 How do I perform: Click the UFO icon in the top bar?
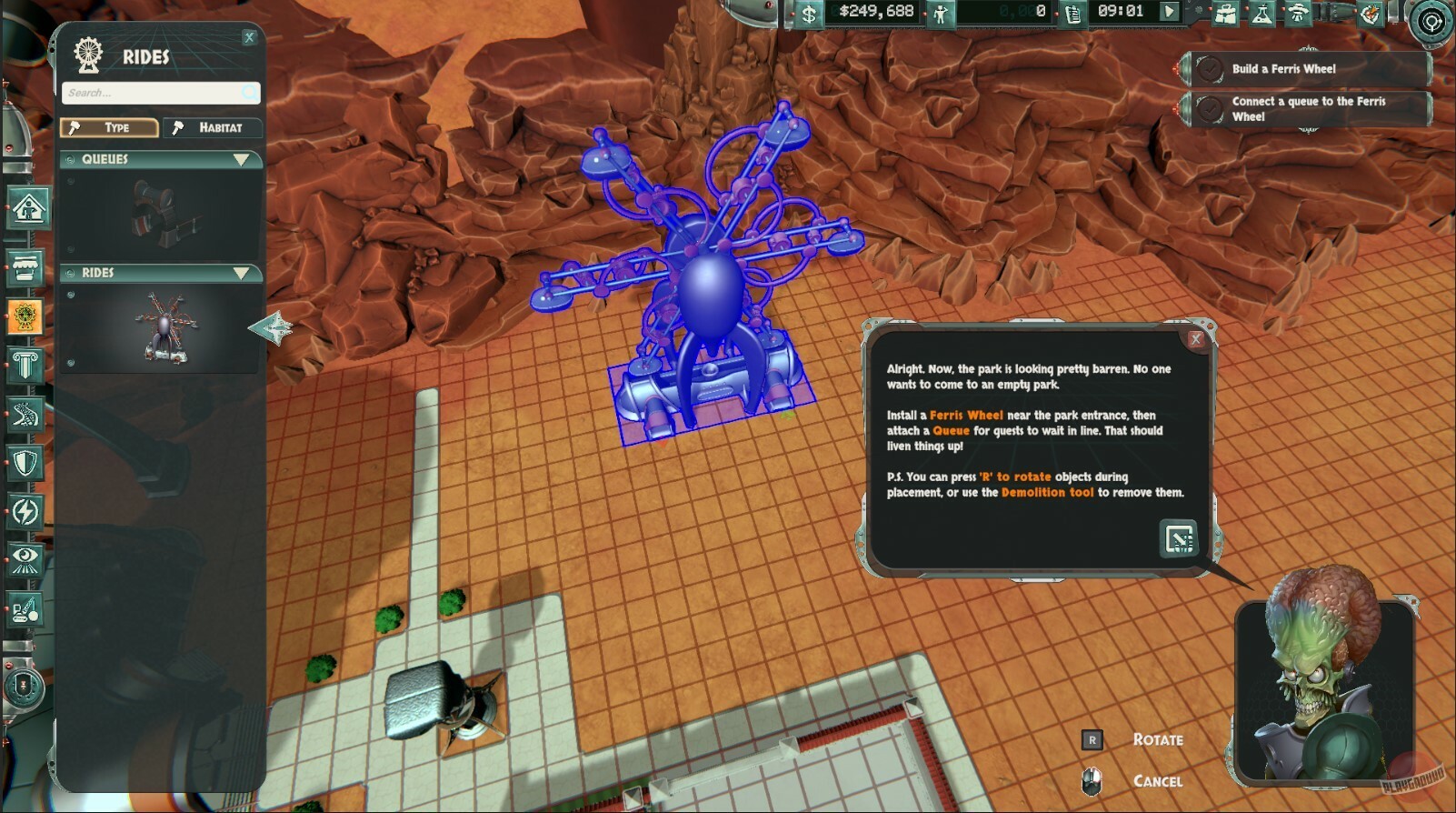coord(1297,15)
